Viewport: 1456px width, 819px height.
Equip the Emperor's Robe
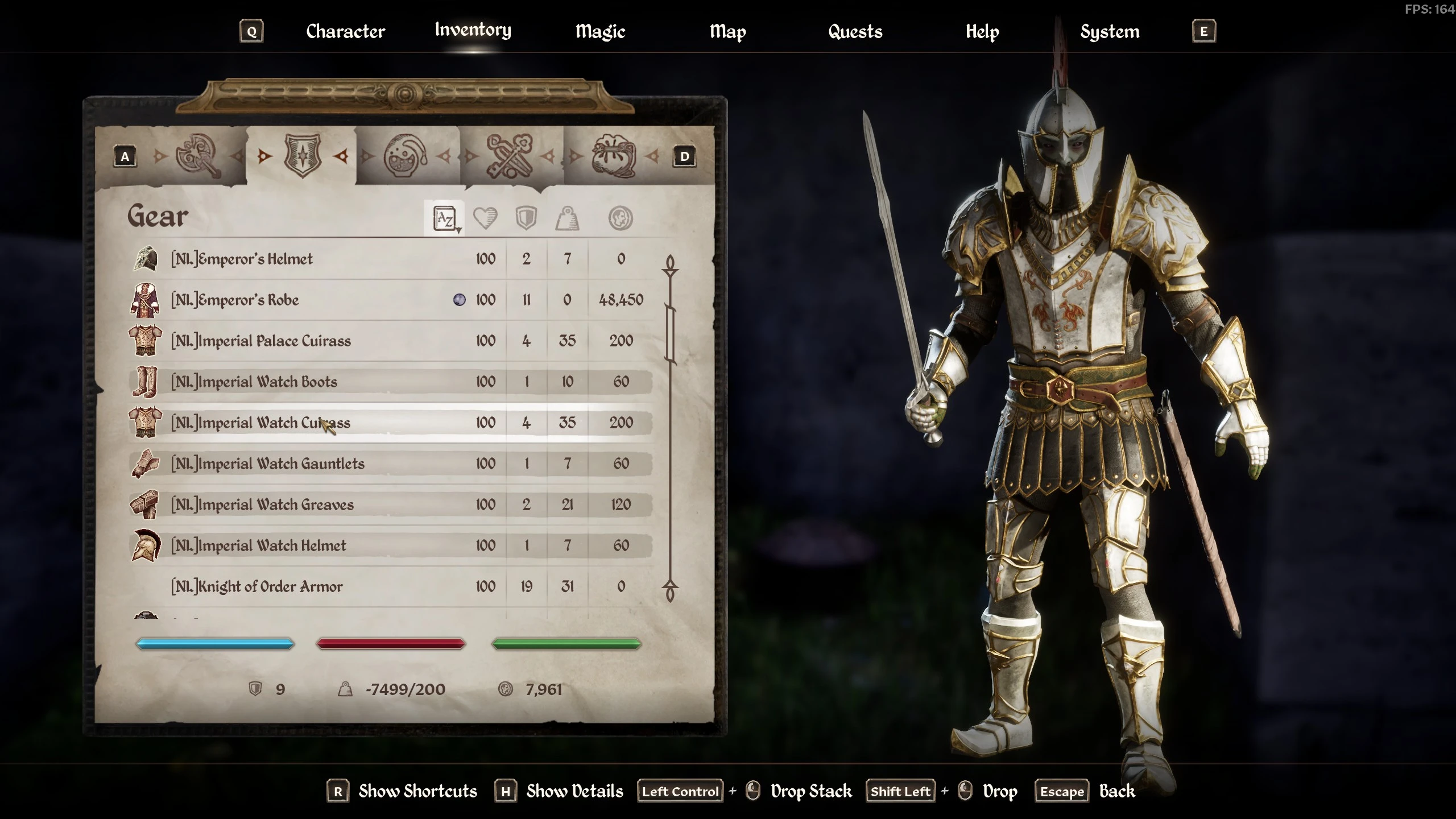tap(235, 300)
